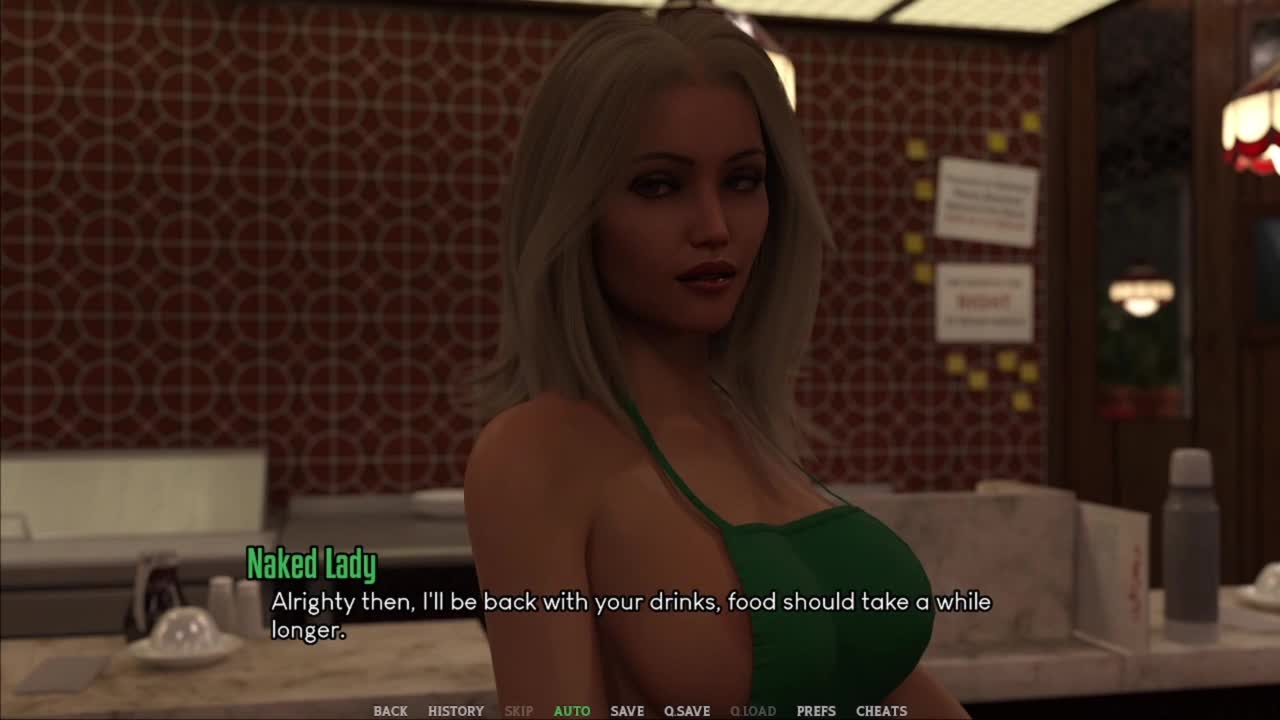The height and width of the screenshot is (720, 1280).
Task: Quick save with Q.Save
Action: point(687,711)
